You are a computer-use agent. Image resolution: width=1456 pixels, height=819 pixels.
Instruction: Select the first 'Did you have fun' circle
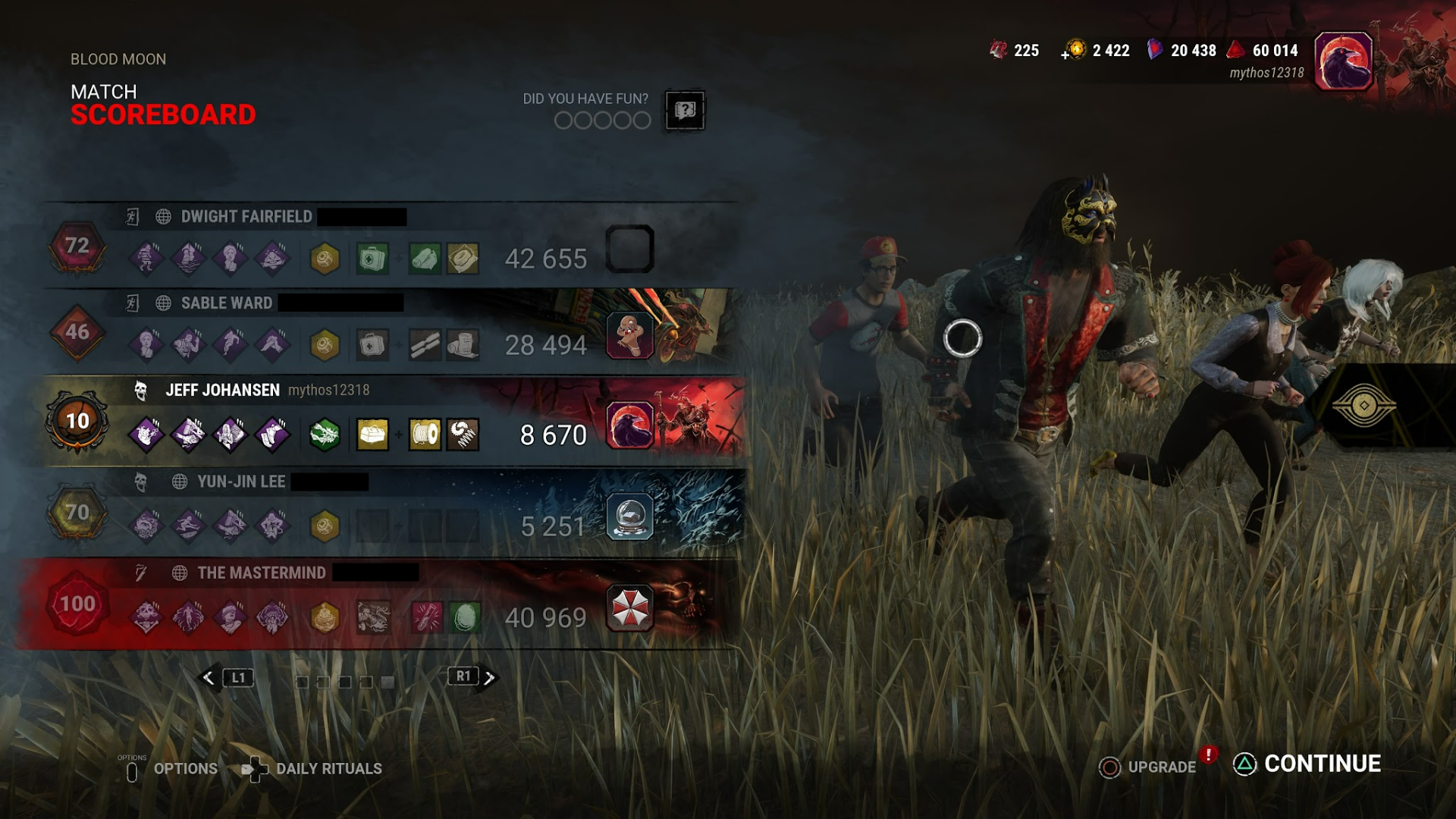coord(564,121)
